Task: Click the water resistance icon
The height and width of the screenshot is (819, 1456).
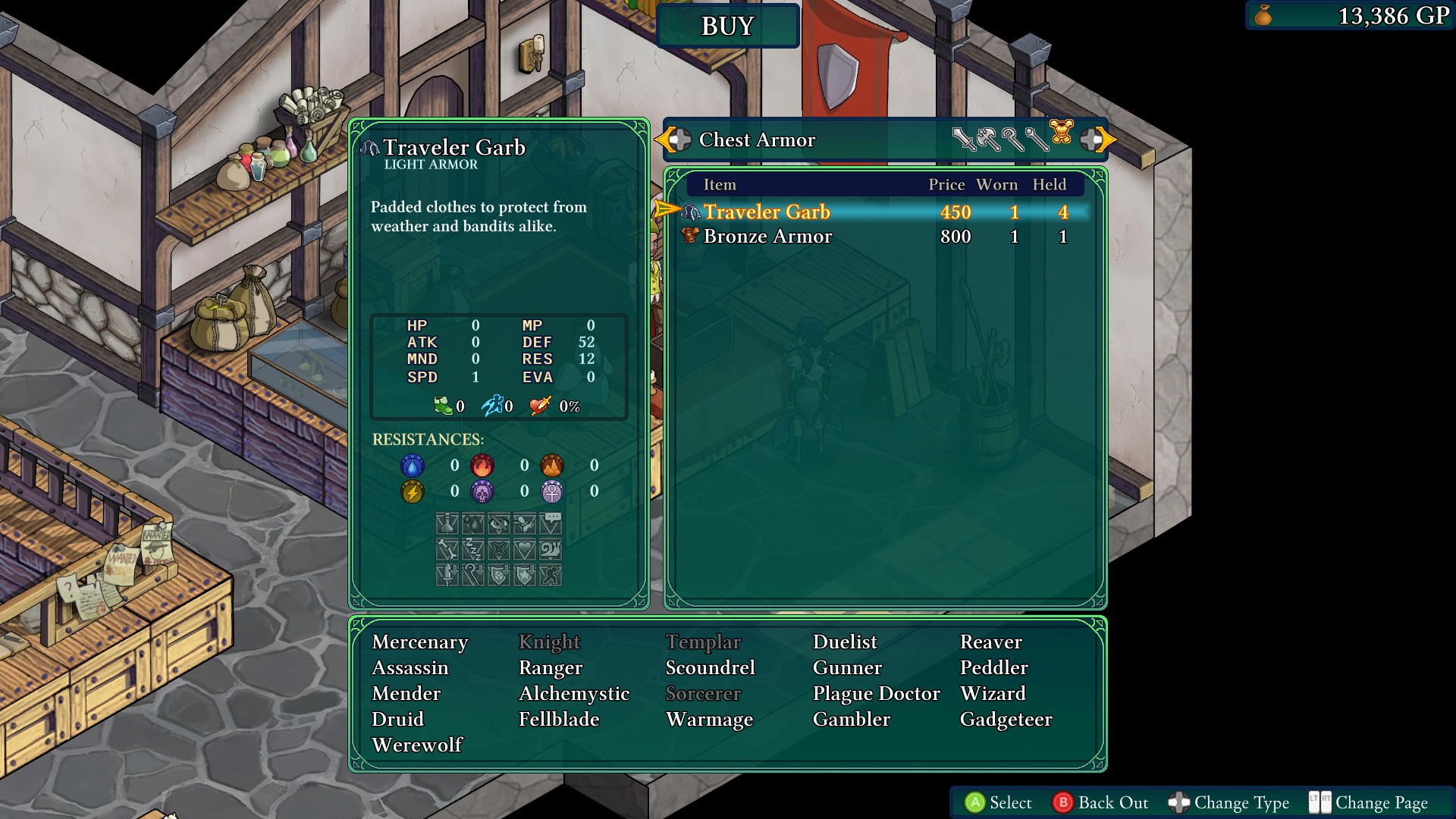Action: [x=413, y=466]
